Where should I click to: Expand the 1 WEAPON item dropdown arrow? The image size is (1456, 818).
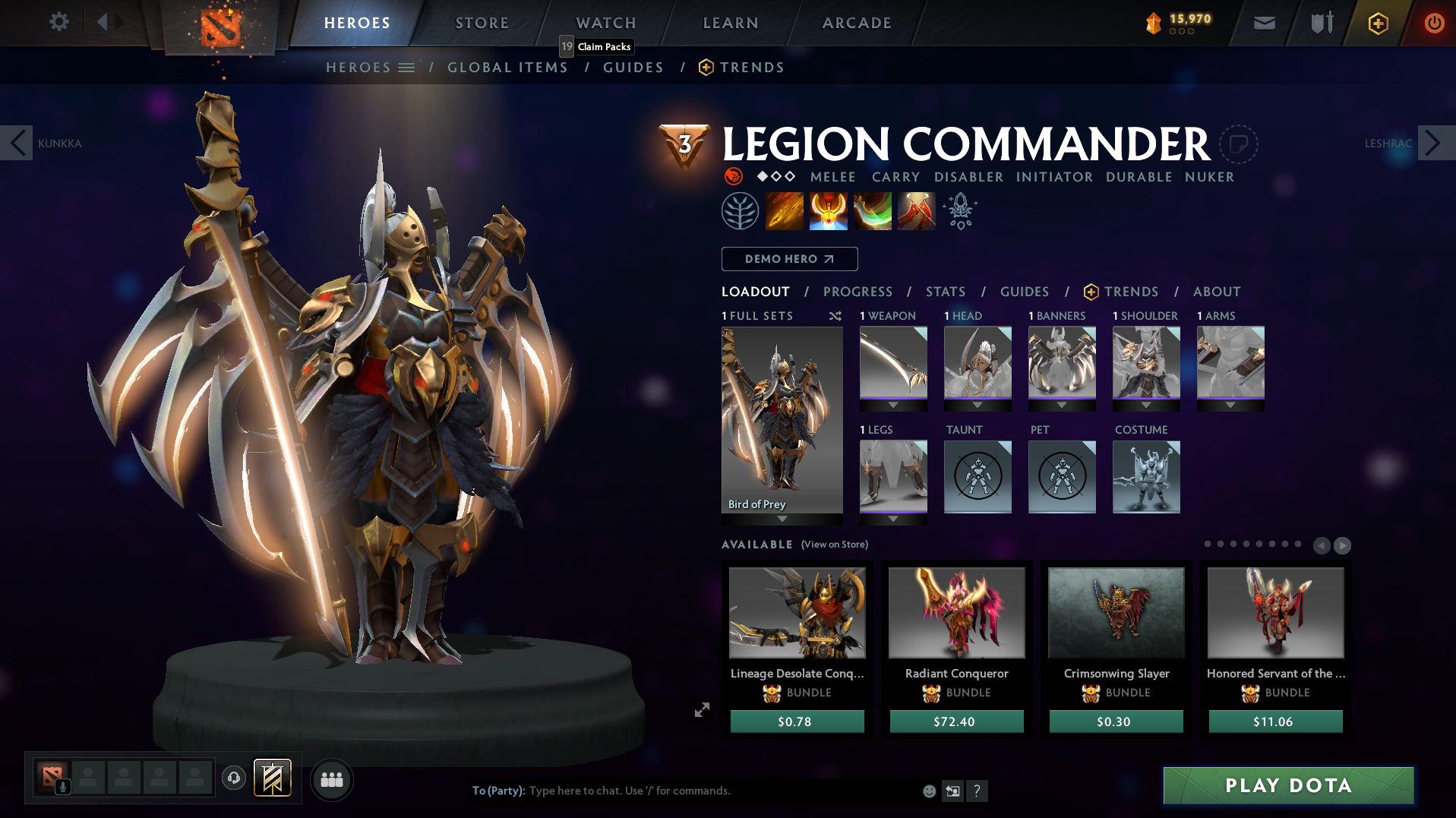coord(893,405)
